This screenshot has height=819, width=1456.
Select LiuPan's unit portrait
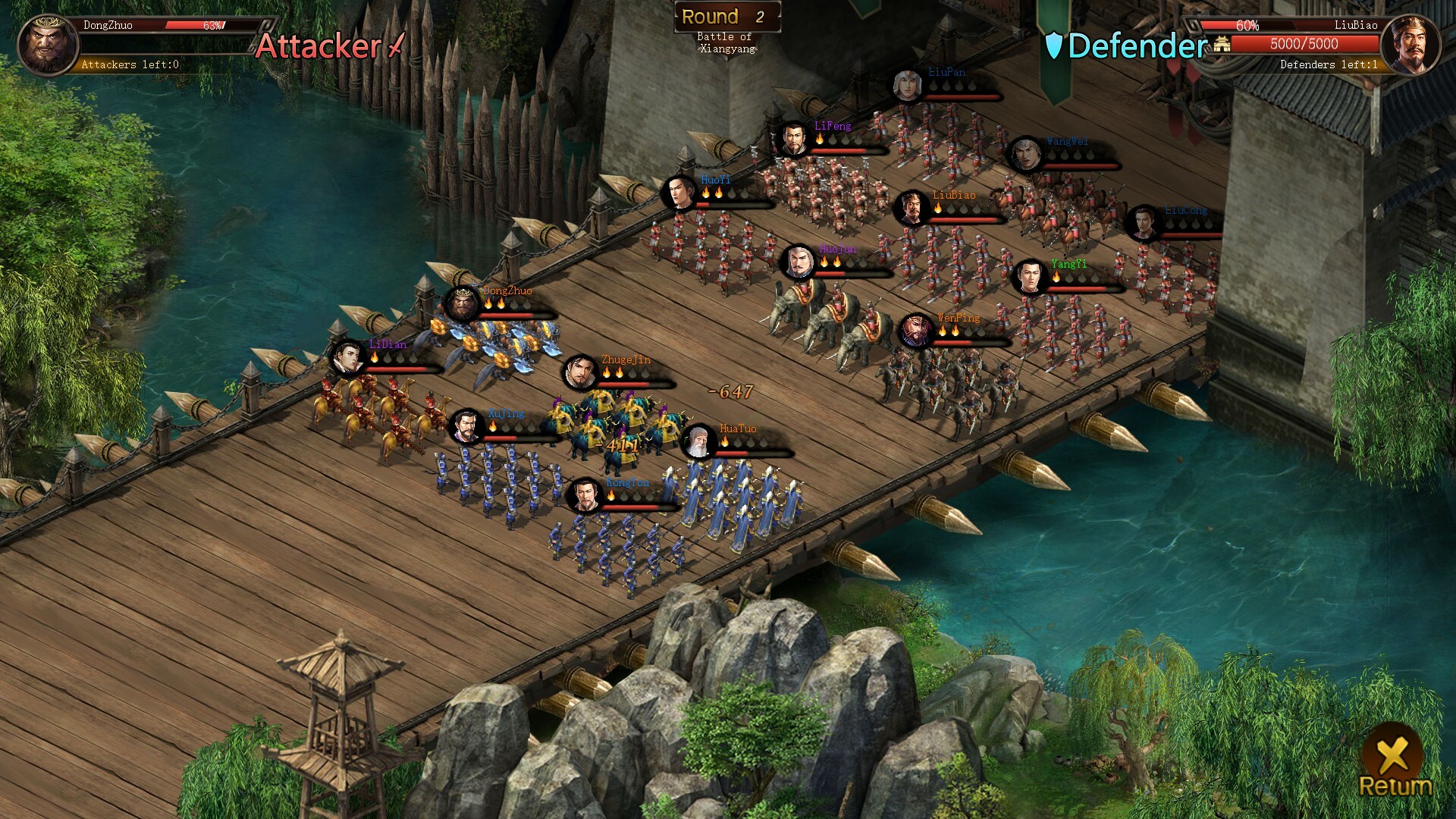tap(907, 86)
